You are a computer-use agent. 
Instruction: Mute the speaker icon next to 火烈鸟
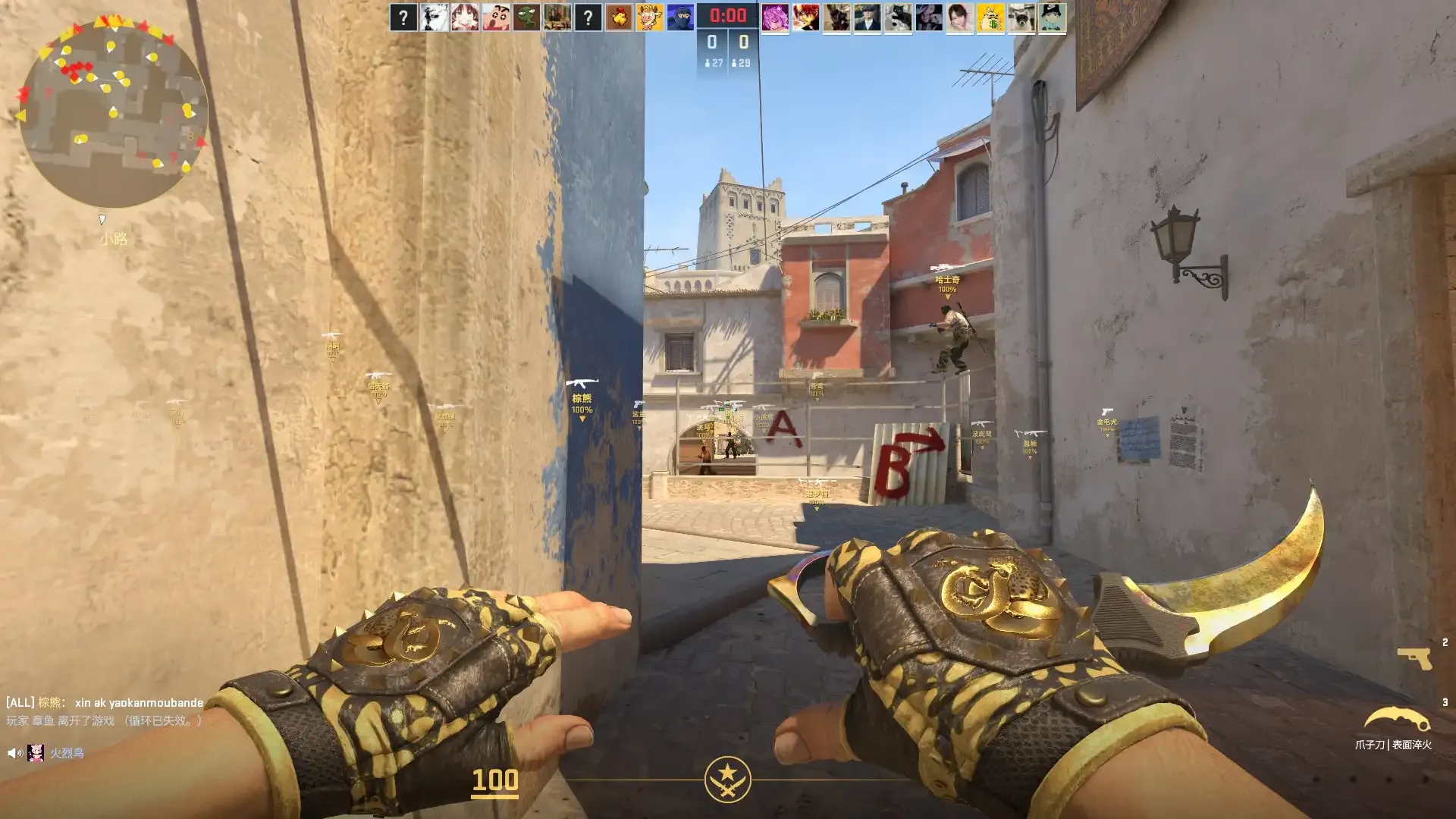[15, 753]
